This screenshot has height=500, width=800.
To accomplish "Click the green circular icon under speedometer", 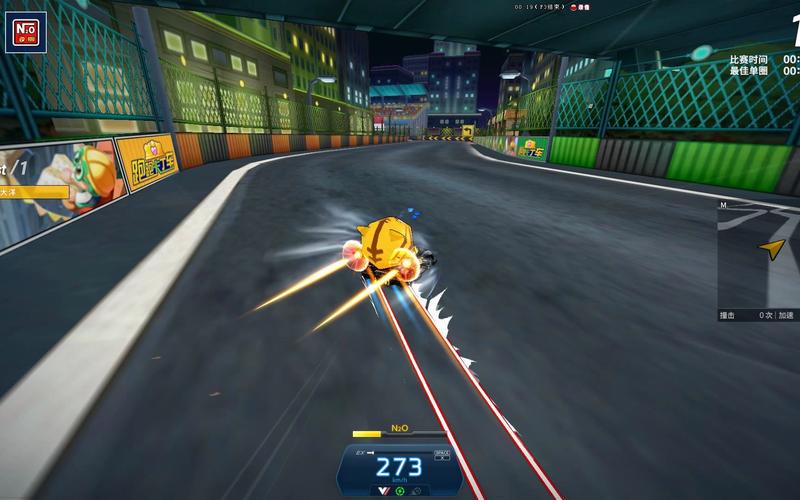I will pyautogui.click(x=400, y=490).
